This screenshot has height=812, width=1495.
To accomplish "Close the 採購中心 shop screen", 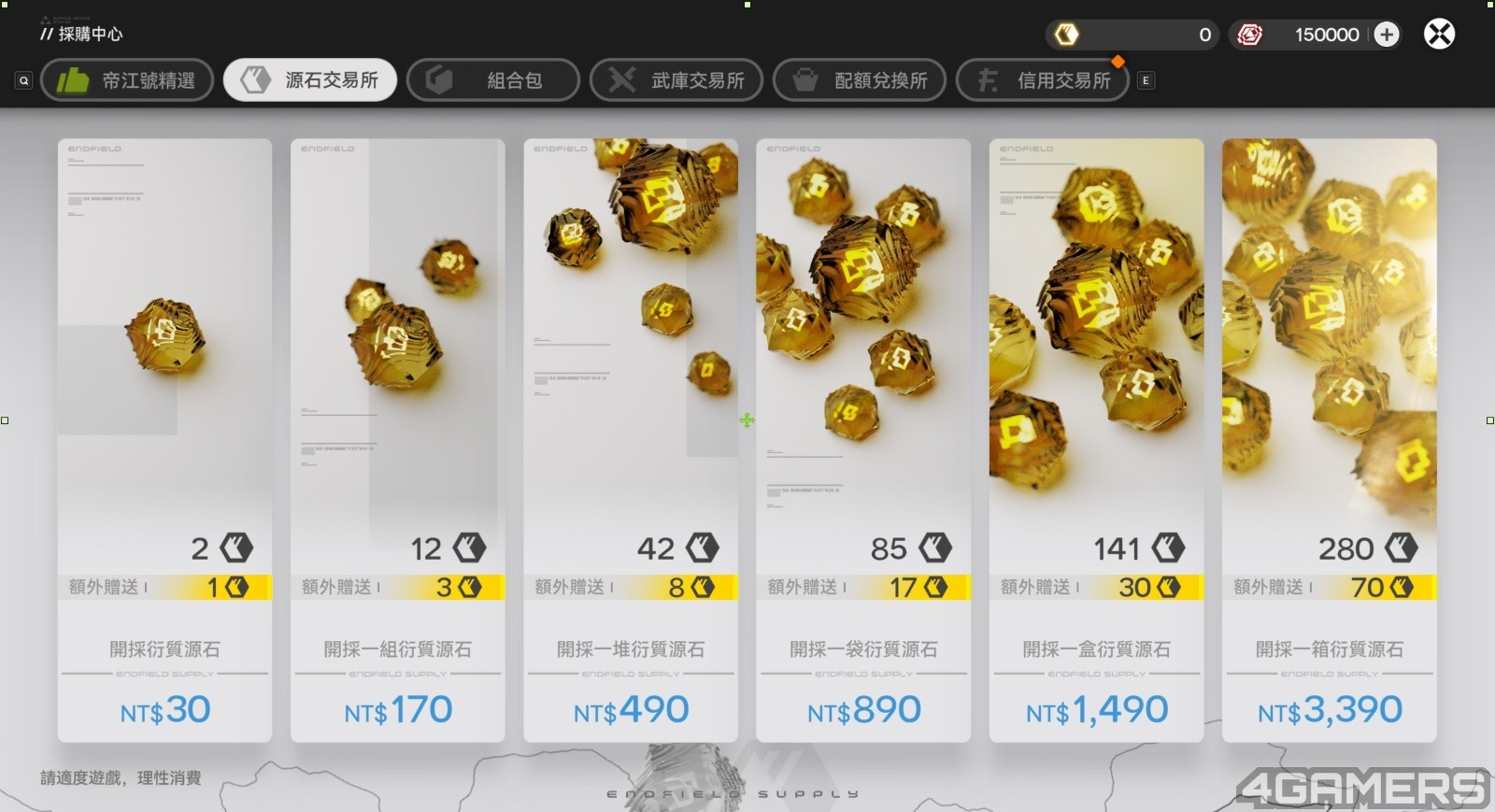I will pyautogui.click(x=1439, y=35).
